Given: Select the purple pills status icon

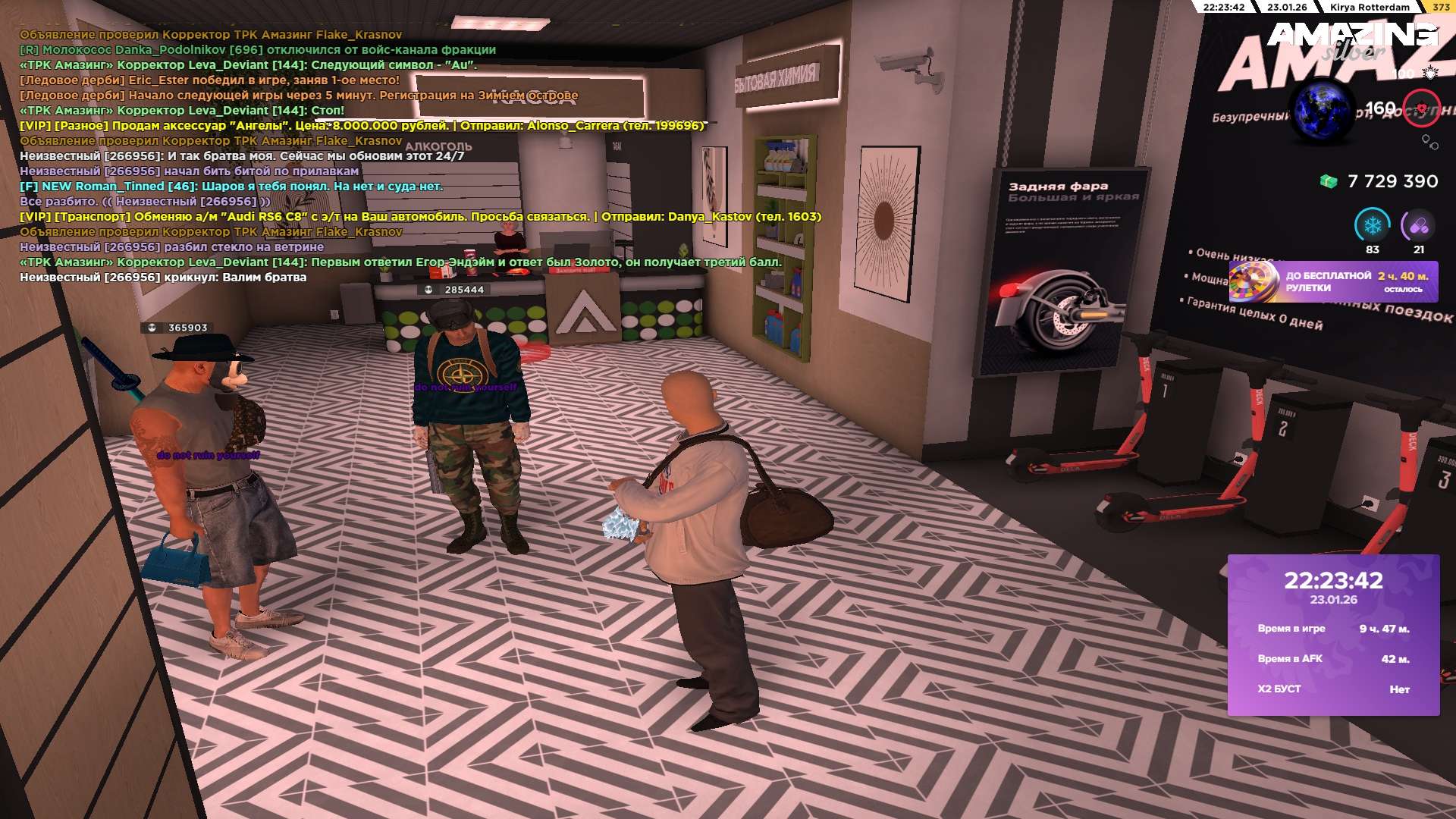Looking at the screenshot, I should pyautogui.click(x=1418, y=225).
